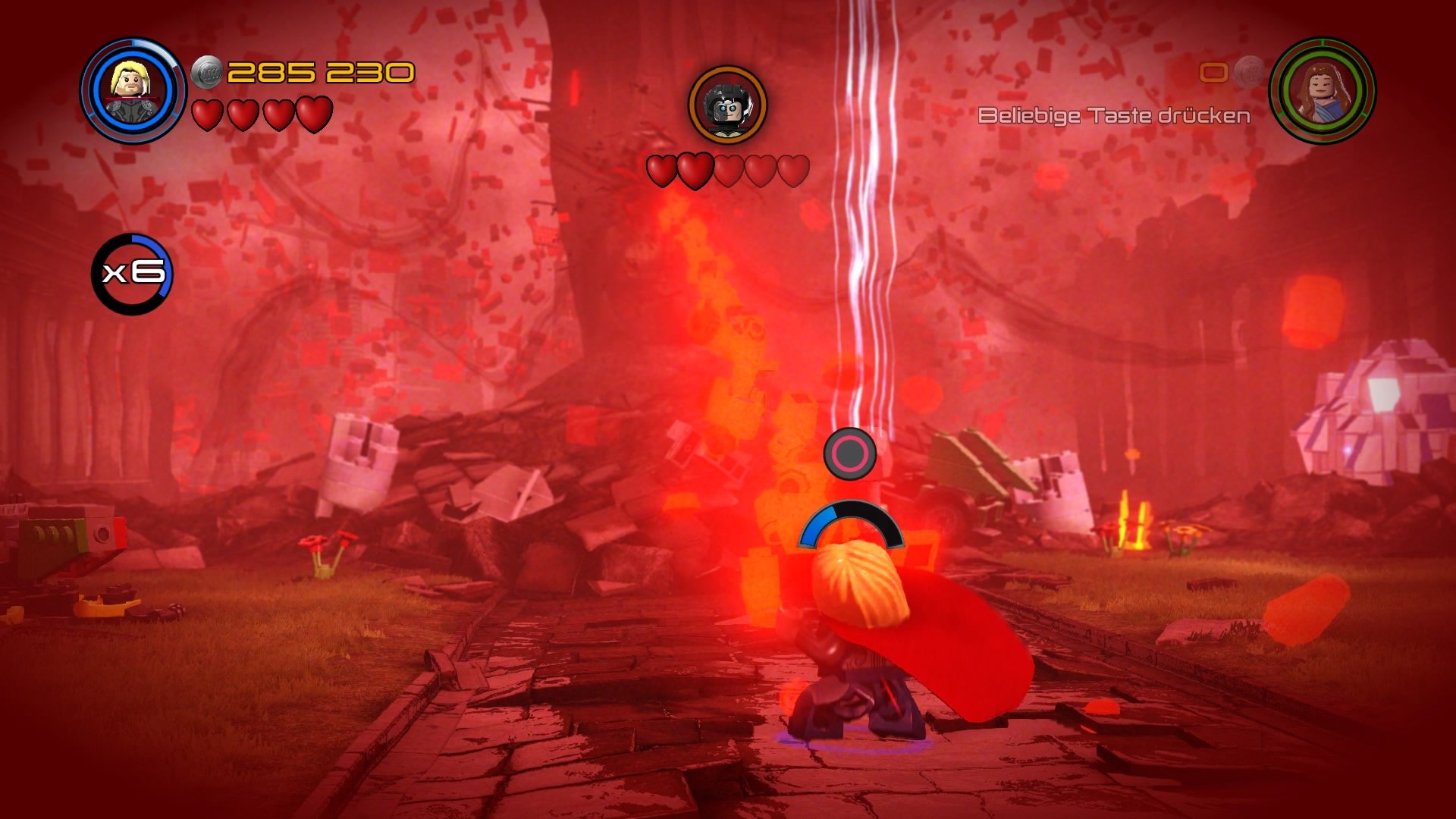Select Thor's character portrait top-left

[x=130, y=83]
